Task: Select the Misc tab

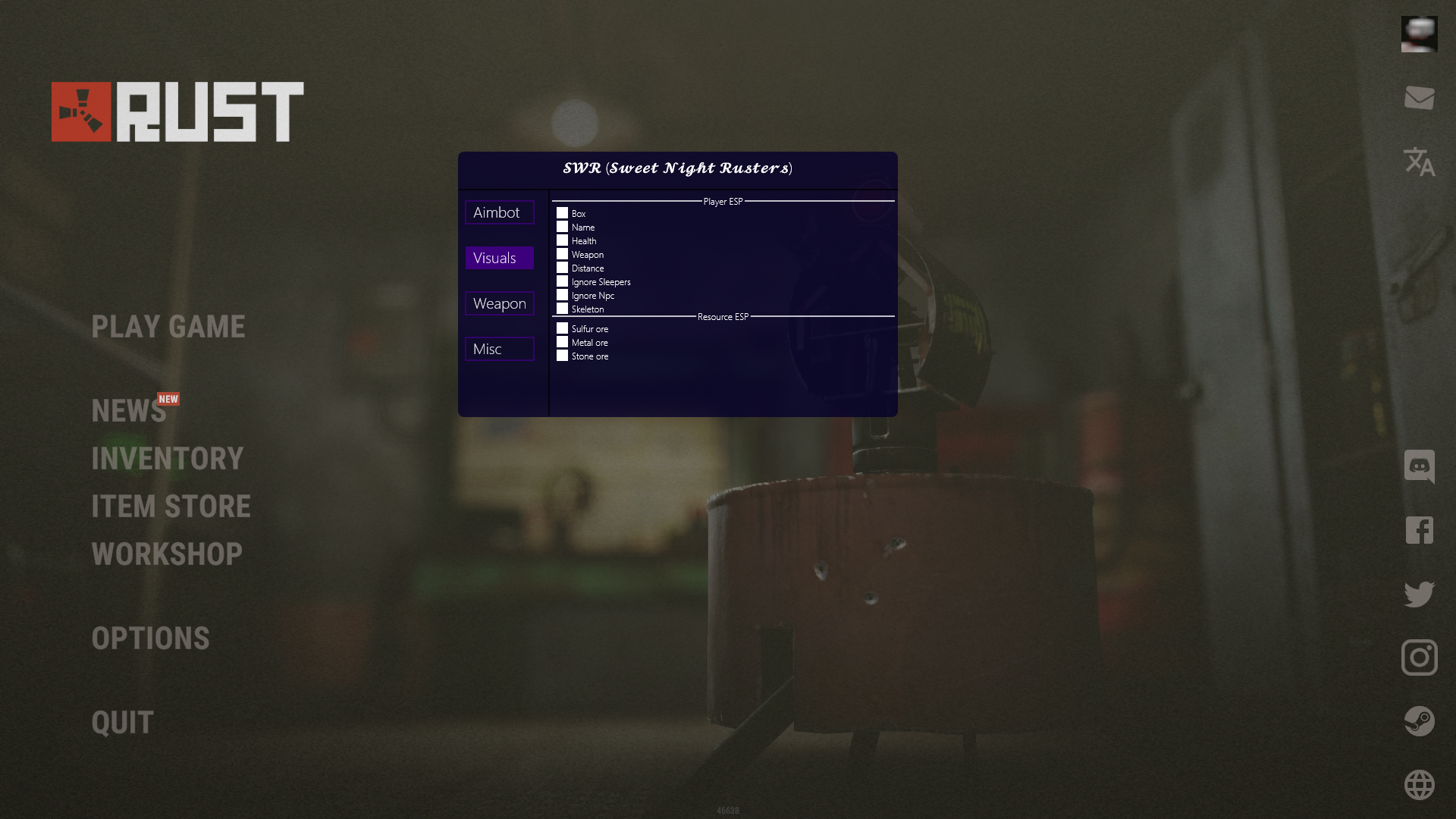Action: coord(499,349)
